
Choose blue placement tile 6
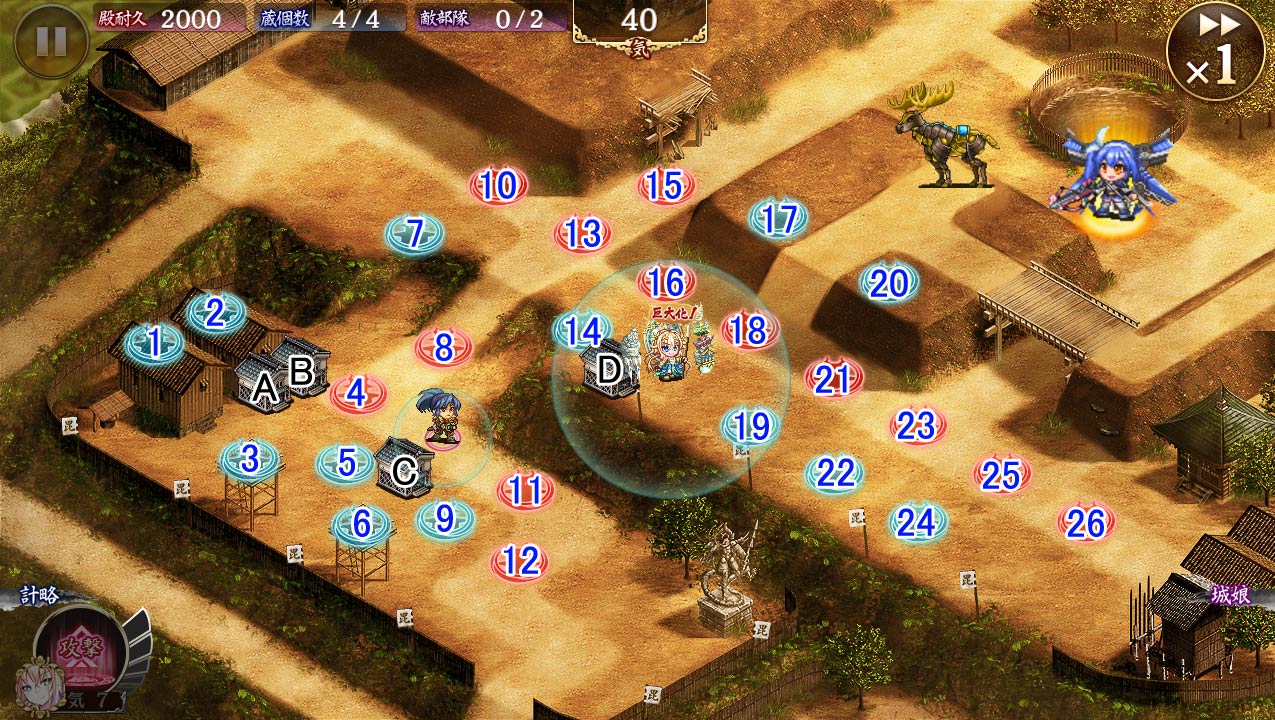click(361, 525)
